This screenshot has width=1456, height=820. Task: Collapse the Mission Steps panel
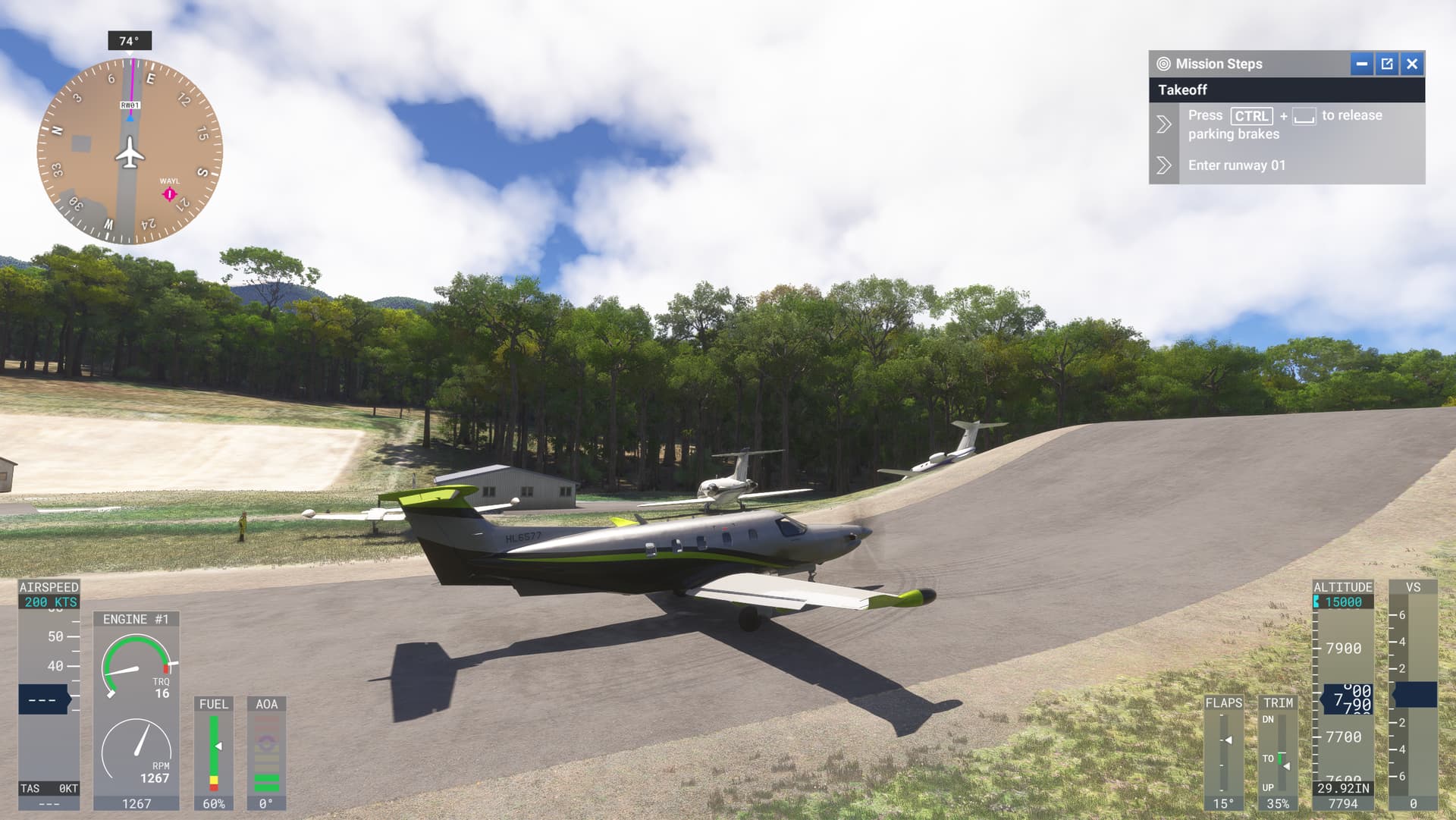[1363, 64]
